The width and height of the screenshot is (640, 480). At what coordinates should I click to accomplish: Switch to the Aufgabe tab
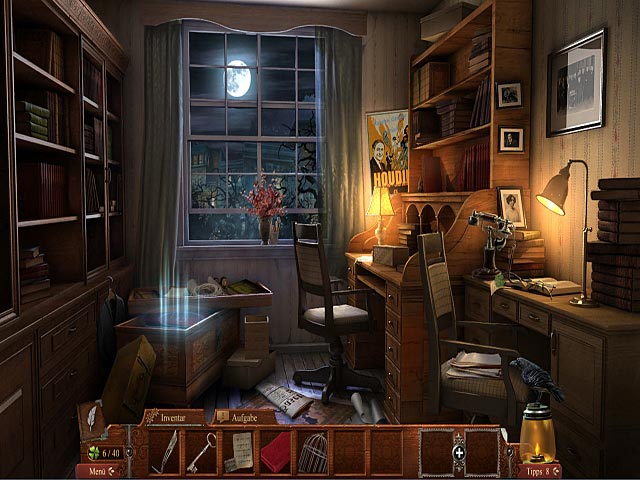tap(240, 415)
